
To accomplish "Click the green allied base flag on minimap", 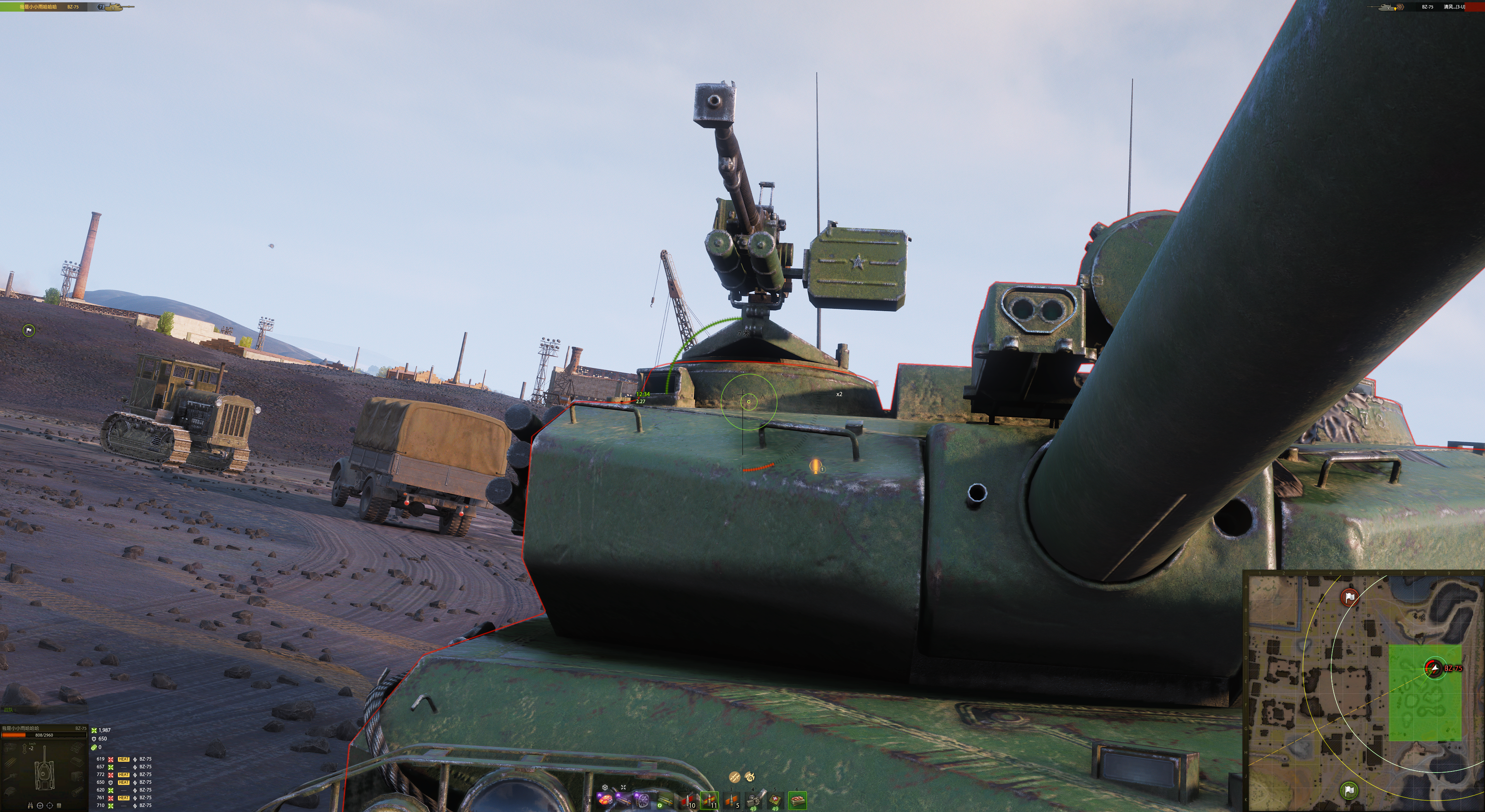I will tap(1349, 790).
